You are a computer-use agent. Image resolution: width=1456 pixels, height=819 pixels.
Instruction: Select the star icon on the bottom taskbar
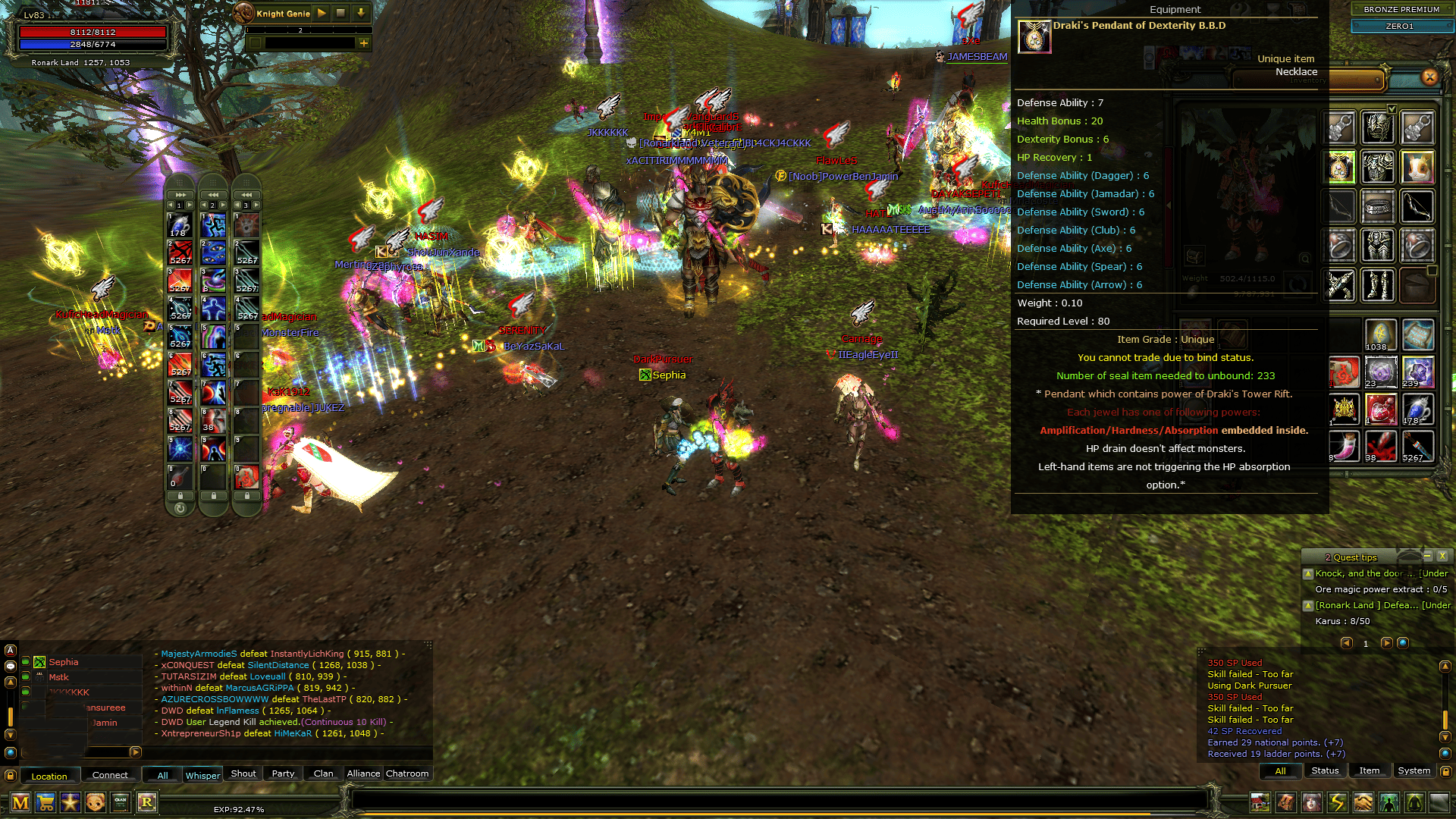pos(70,802)
